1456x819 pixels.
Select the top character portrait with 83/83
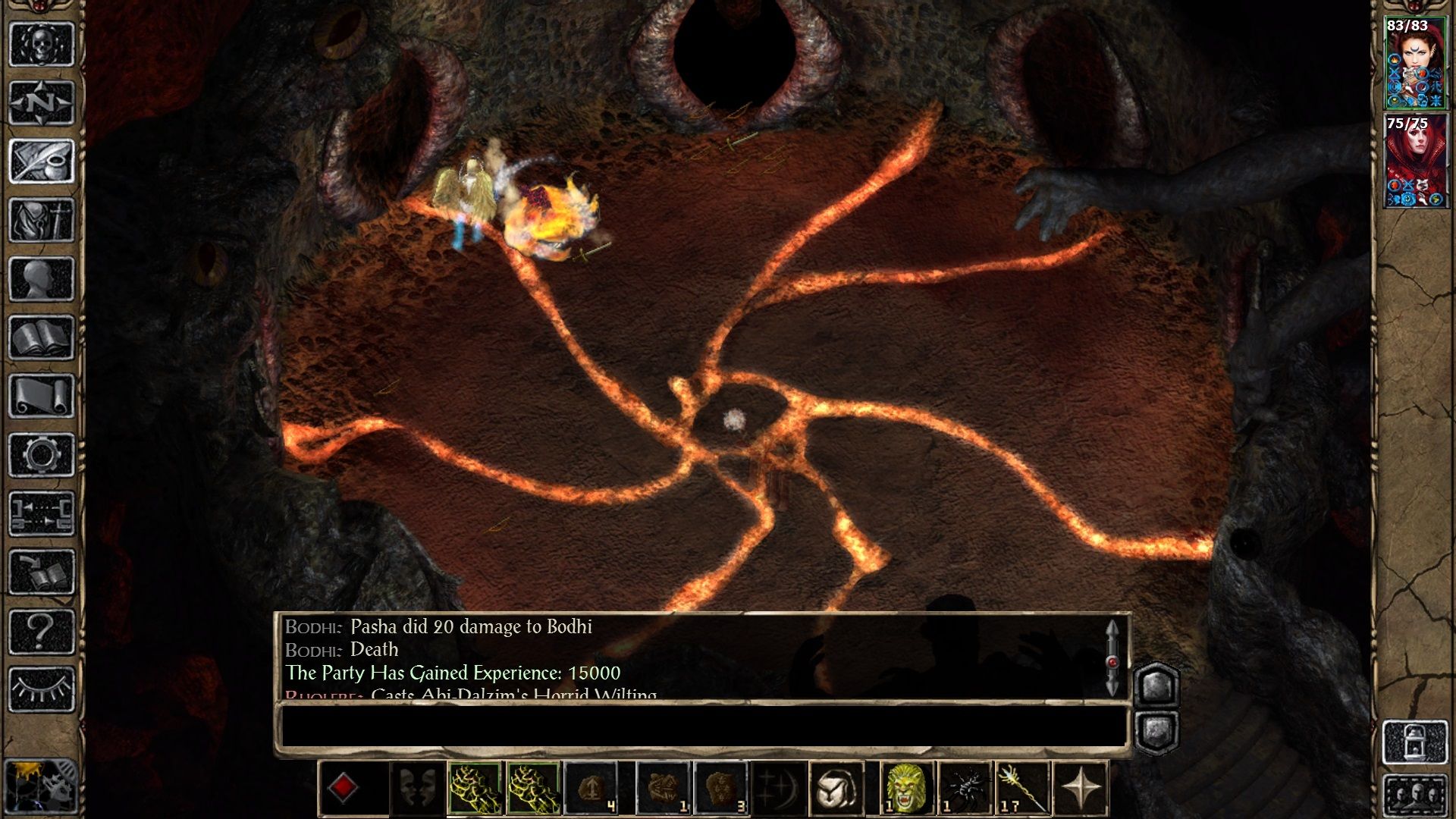pyautogui.click(x=1415, y=64)
